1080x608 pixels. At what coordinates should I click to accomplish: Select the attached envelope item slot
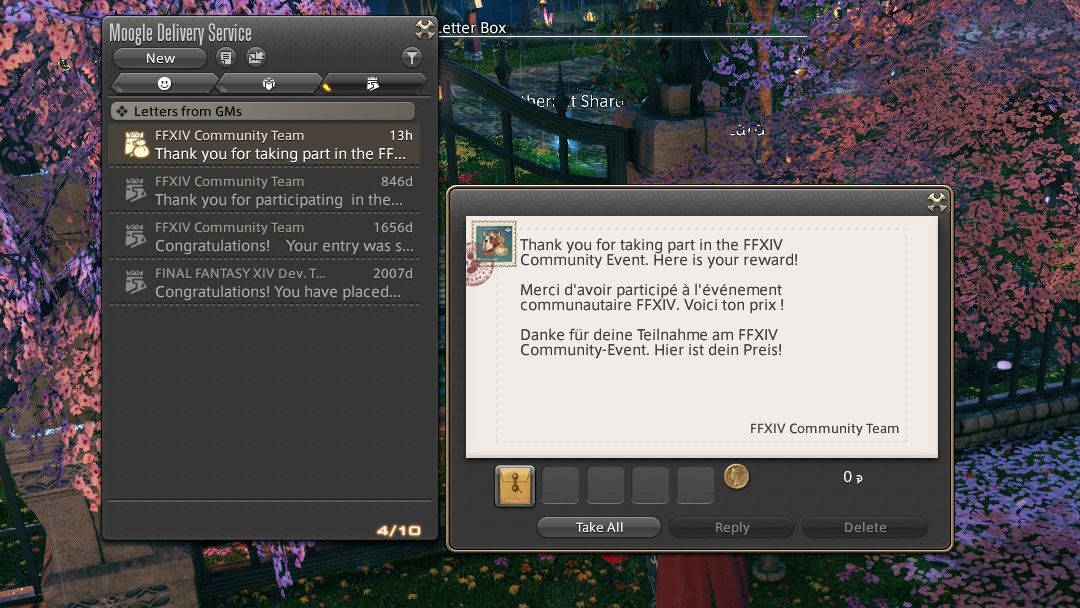click(515, 485)
